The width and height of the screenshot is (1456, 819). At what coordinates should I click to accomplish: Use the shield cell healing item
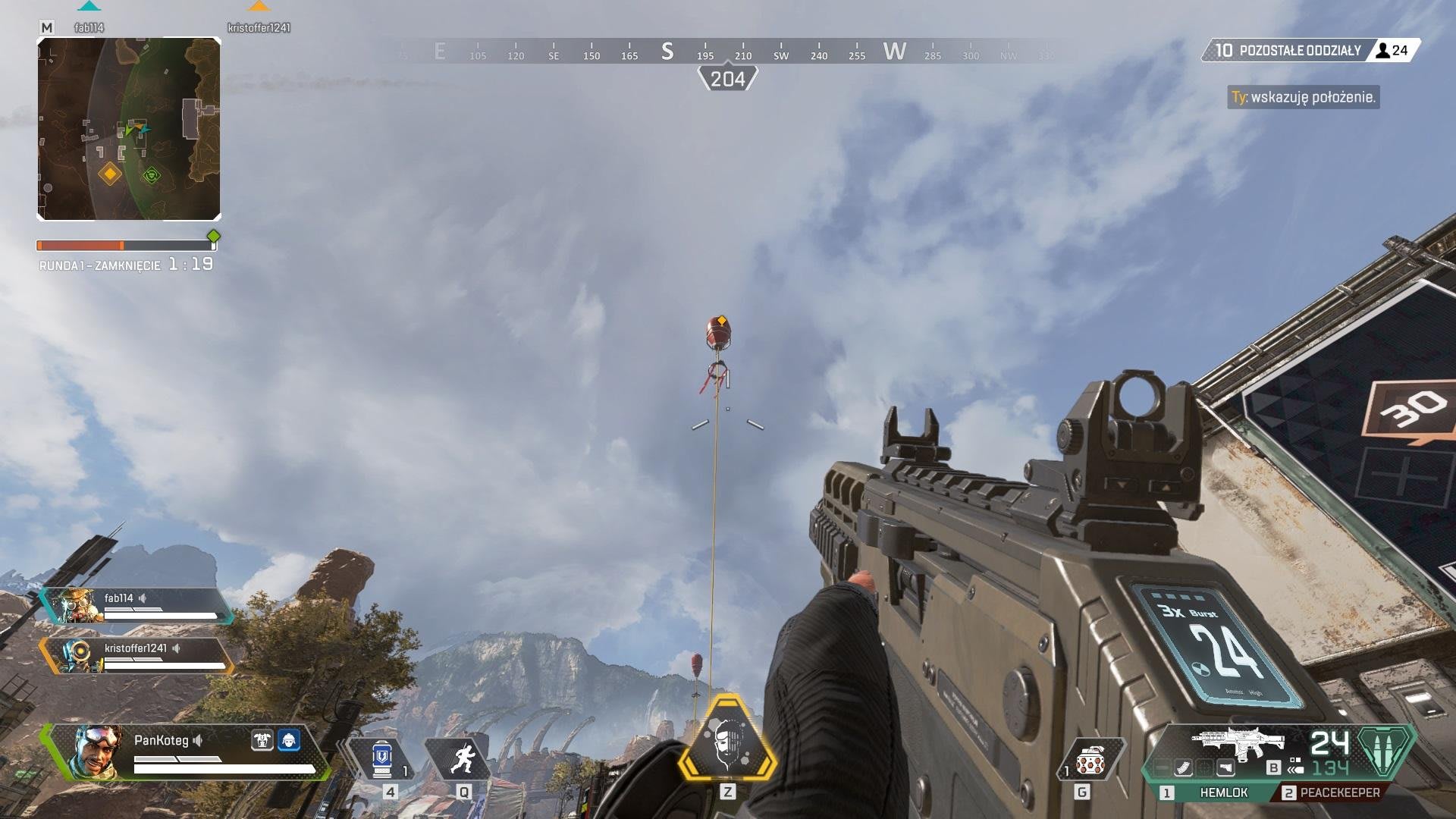[382, 758]
